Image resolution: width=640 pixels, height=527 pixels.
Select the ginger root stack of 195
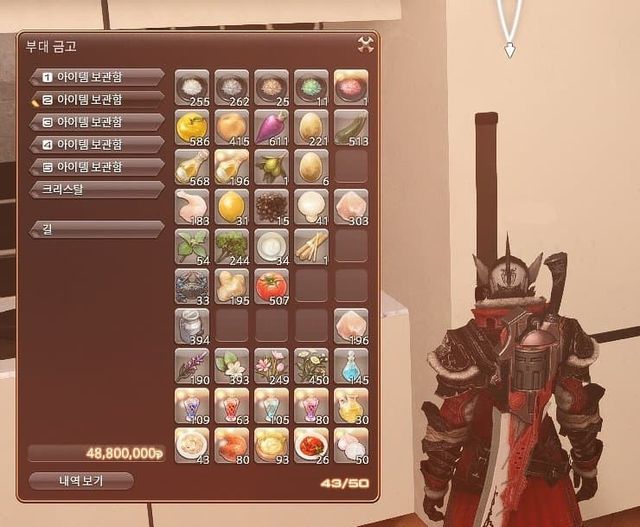tap(231, 284)
